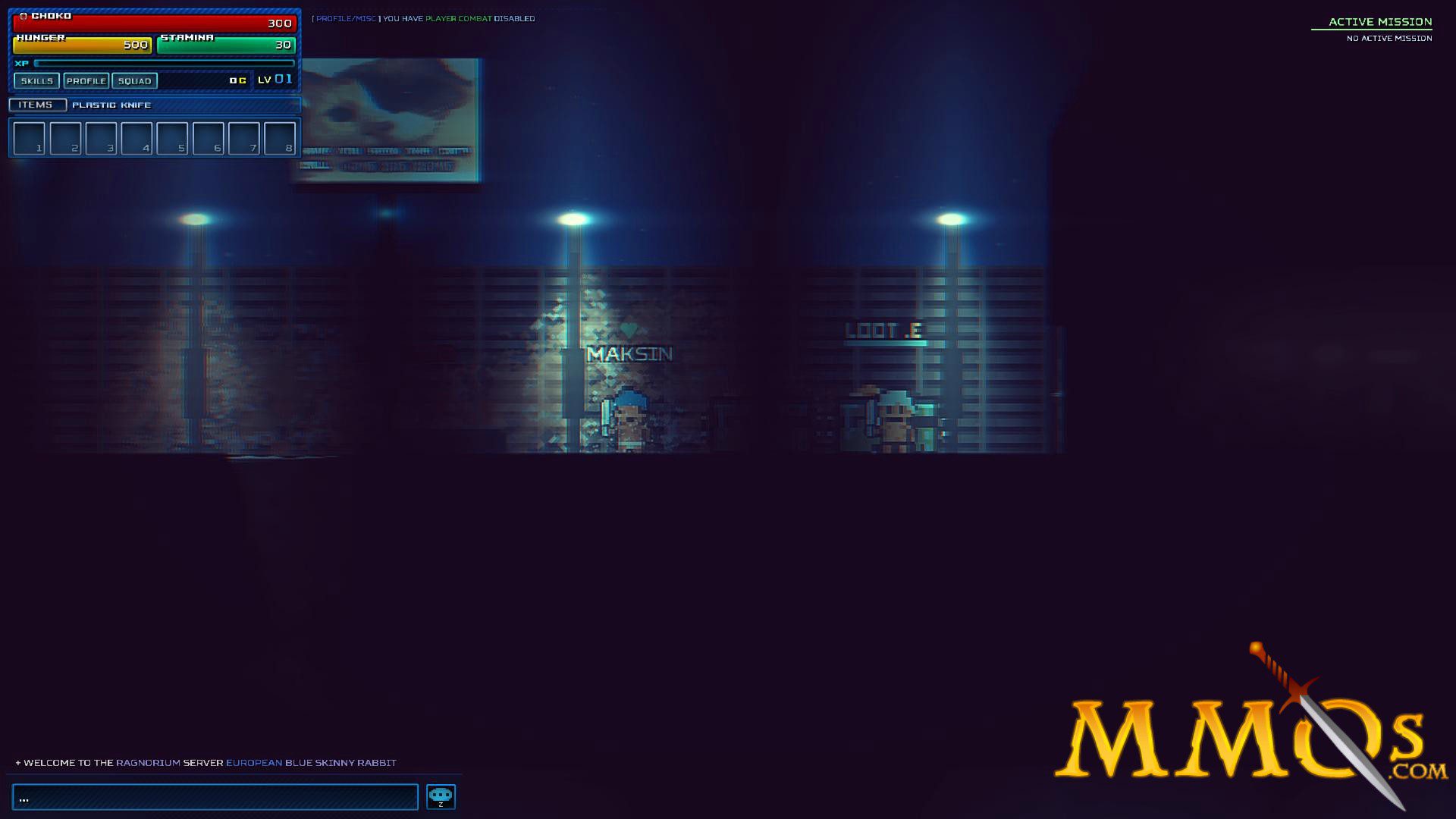Switch to the SQUAD tab

pos(133,80)
